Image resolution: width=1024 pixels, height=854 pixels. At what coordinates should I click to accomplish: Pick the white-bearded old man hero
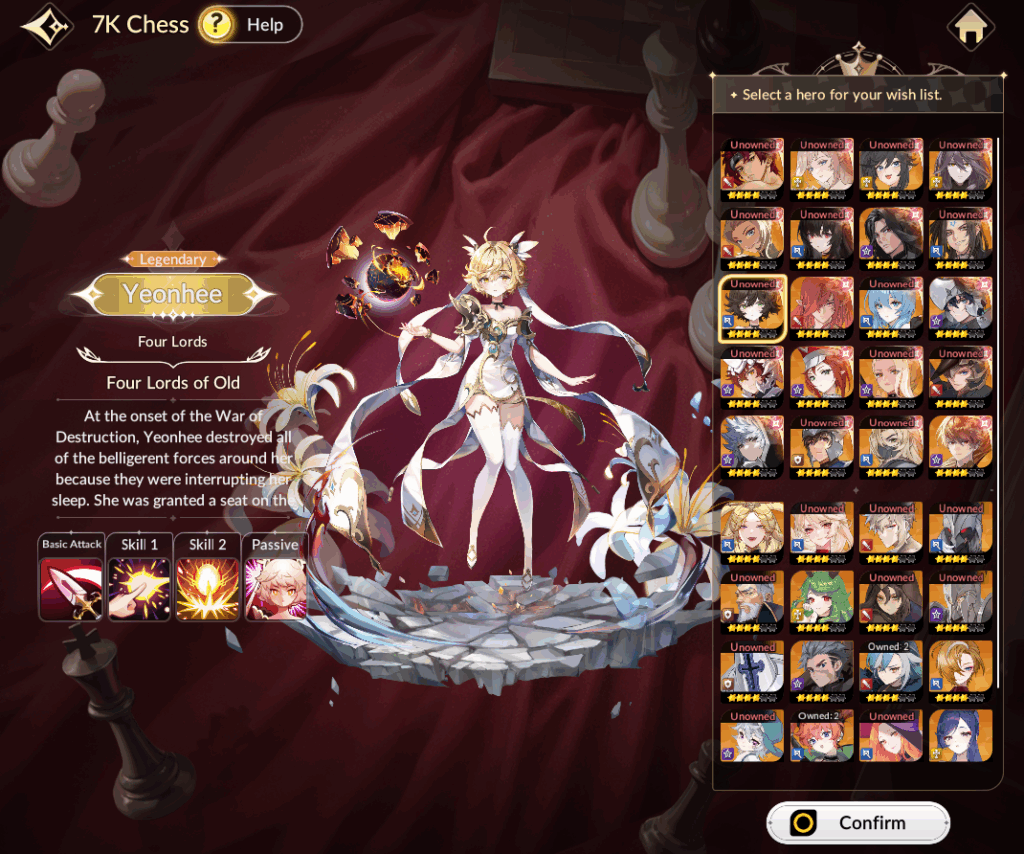coord(752,603)
